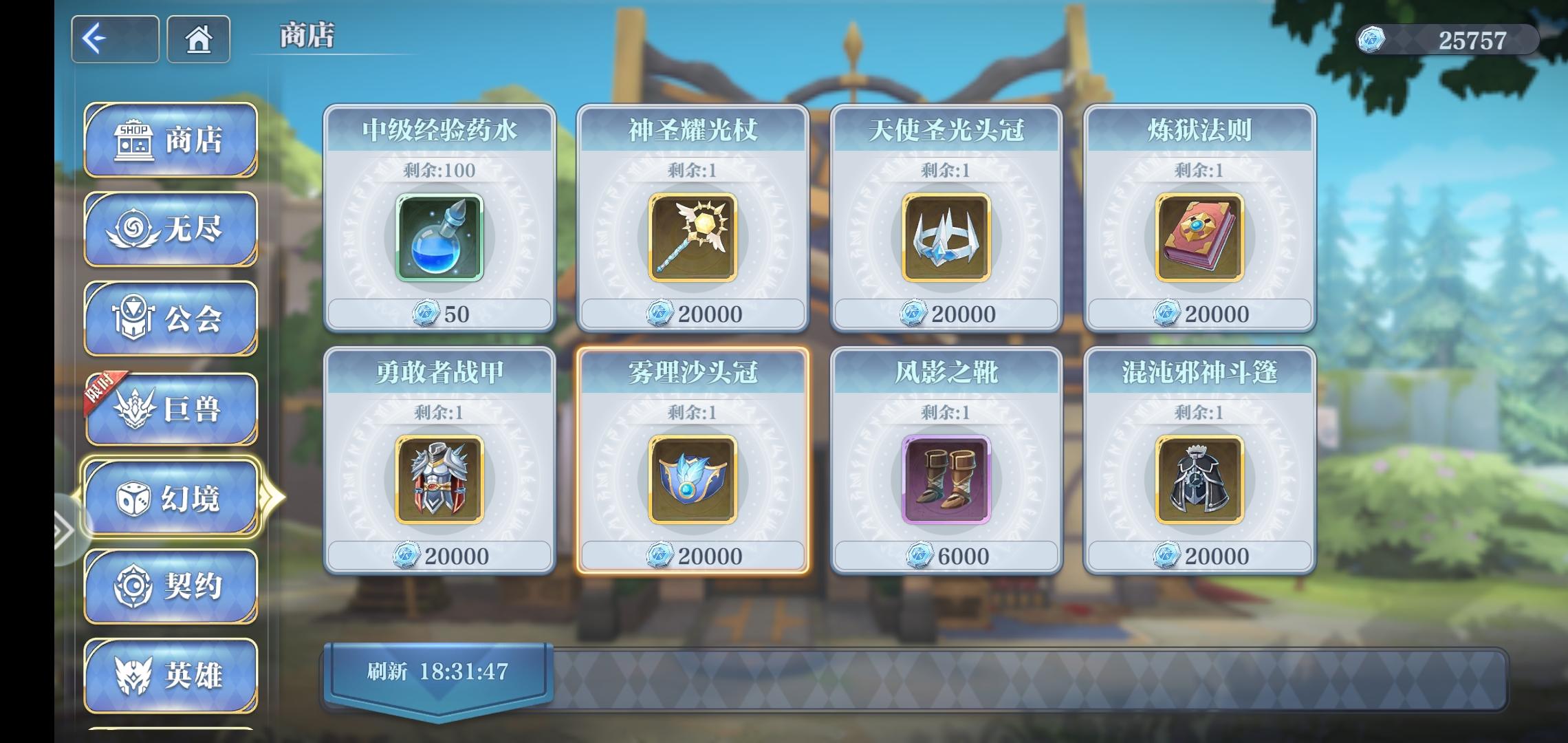Open the 公会 shop tab

[170, 316]
